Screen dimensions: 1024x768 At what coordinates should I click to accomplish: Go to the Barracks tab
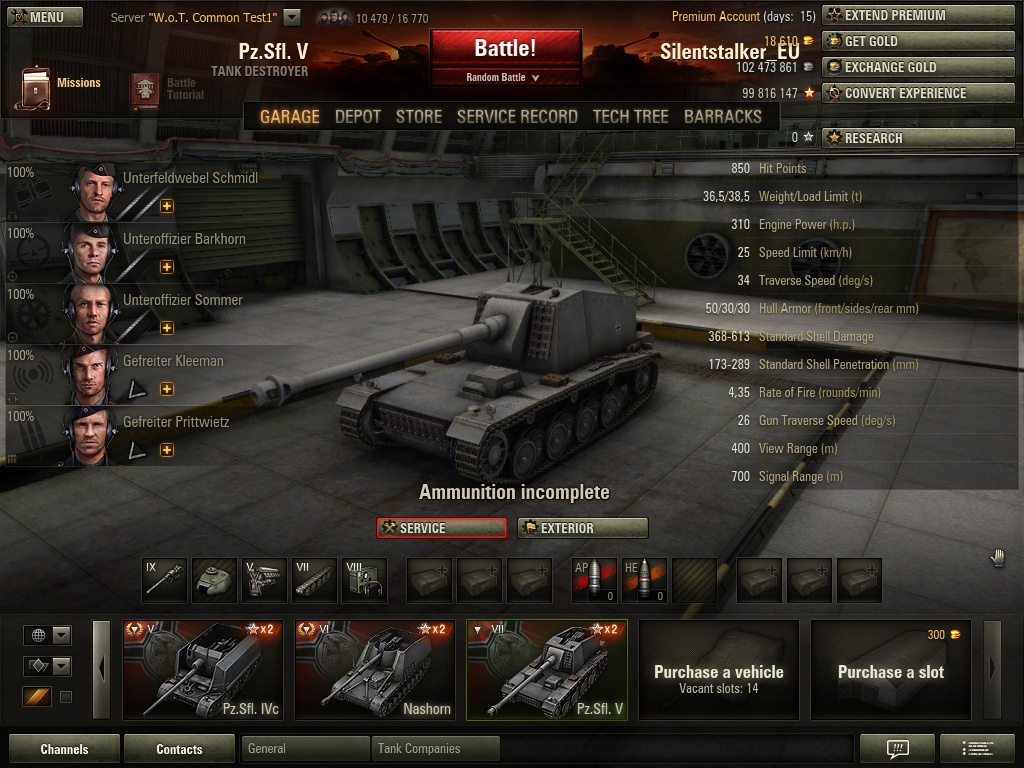(722, 116)
